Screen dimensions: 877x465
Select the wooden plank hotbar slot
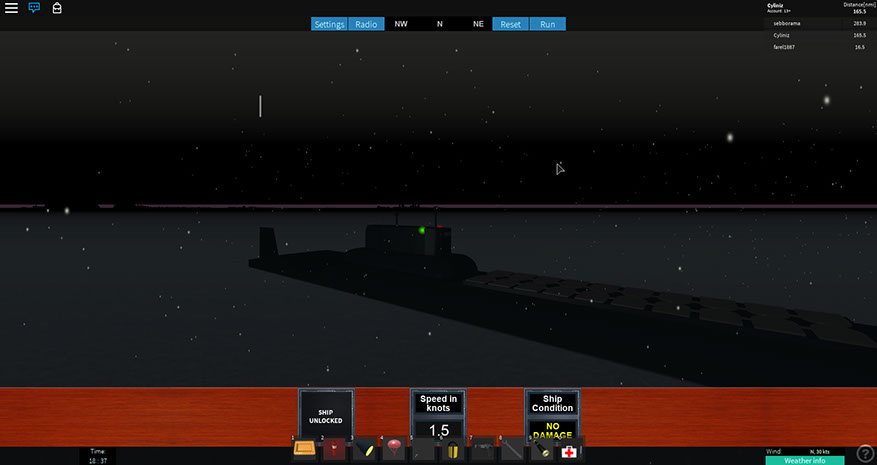[305, 449]
